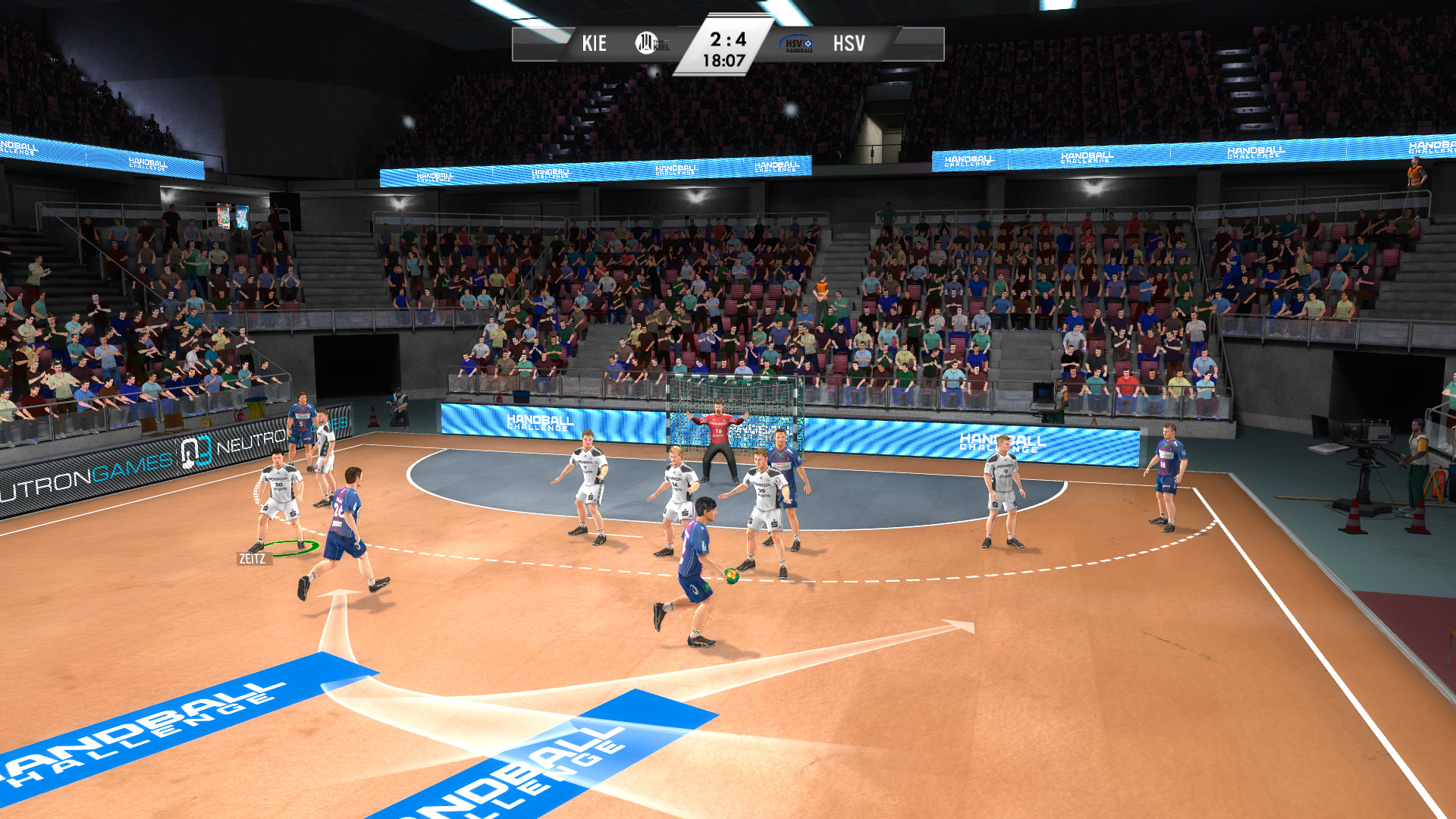Image resolution: width=1456 pixels, height=819 pixels.
Task: Select the THW Kiel club logo
Action: click(x=645, y=42)
